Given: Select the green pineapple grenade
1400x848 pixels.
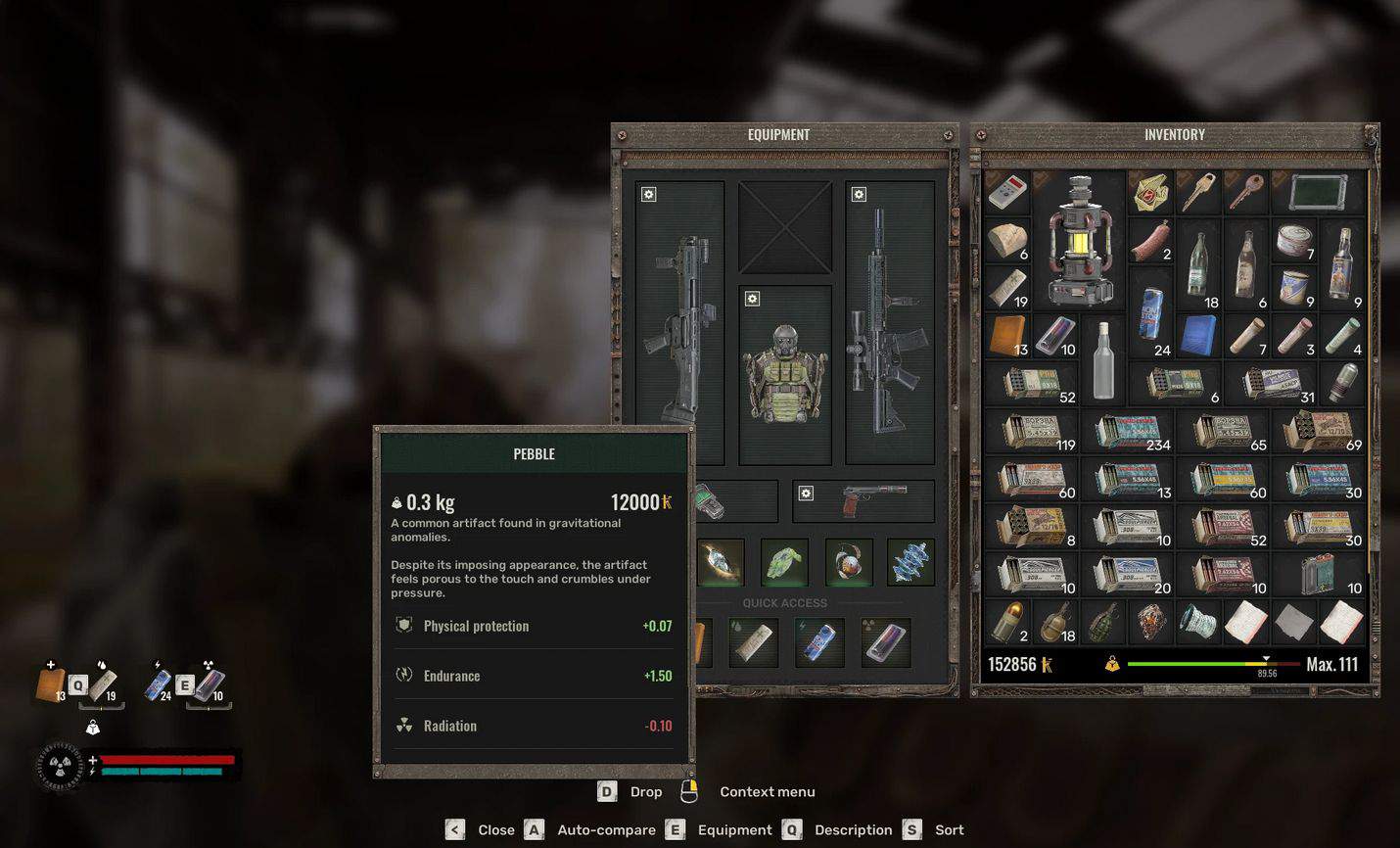Looking at the screenshot, I should click(x=1103, y=623).
